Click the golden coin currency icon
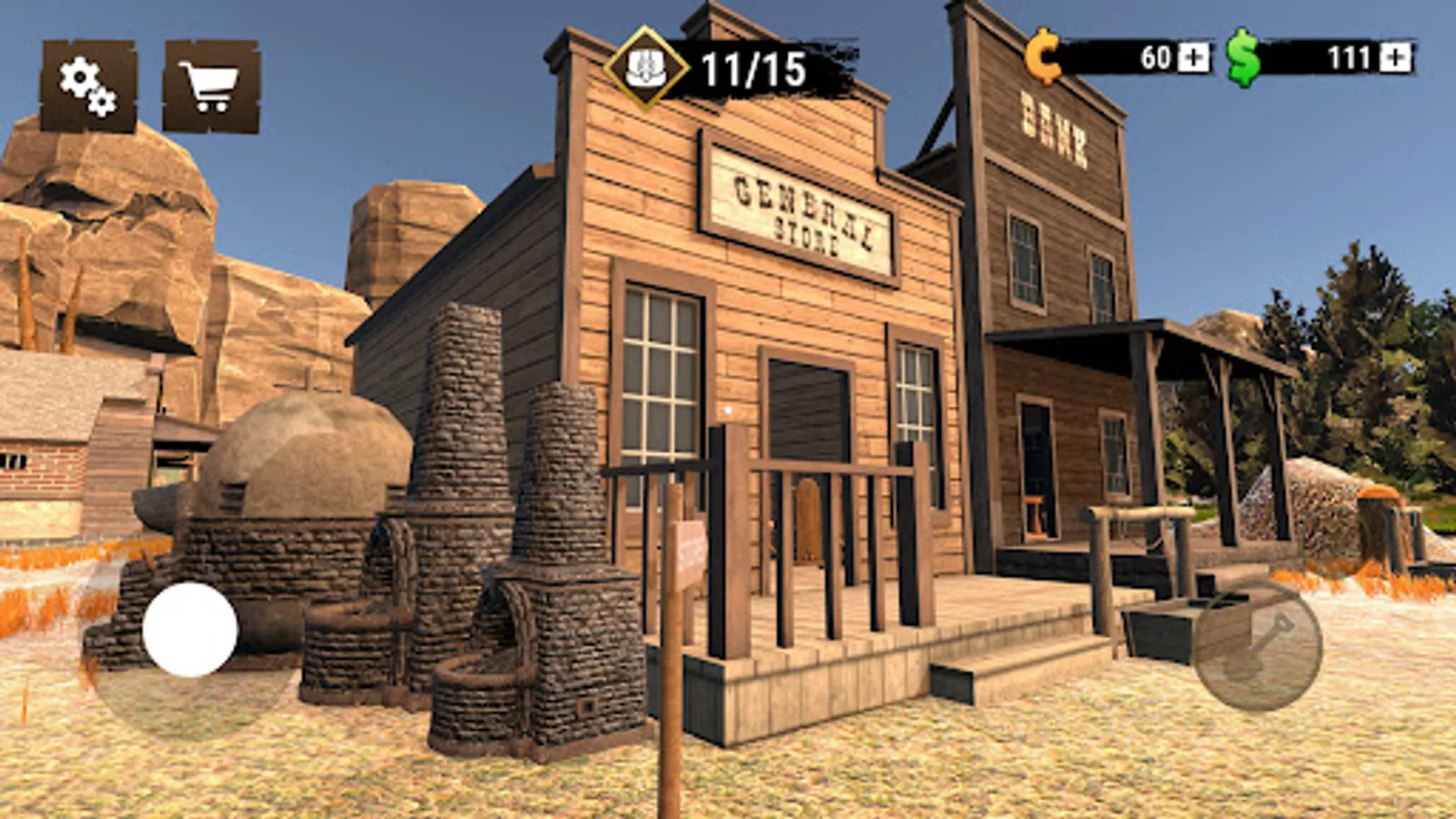The image size is (1456, 819). tap(1045, 56)
